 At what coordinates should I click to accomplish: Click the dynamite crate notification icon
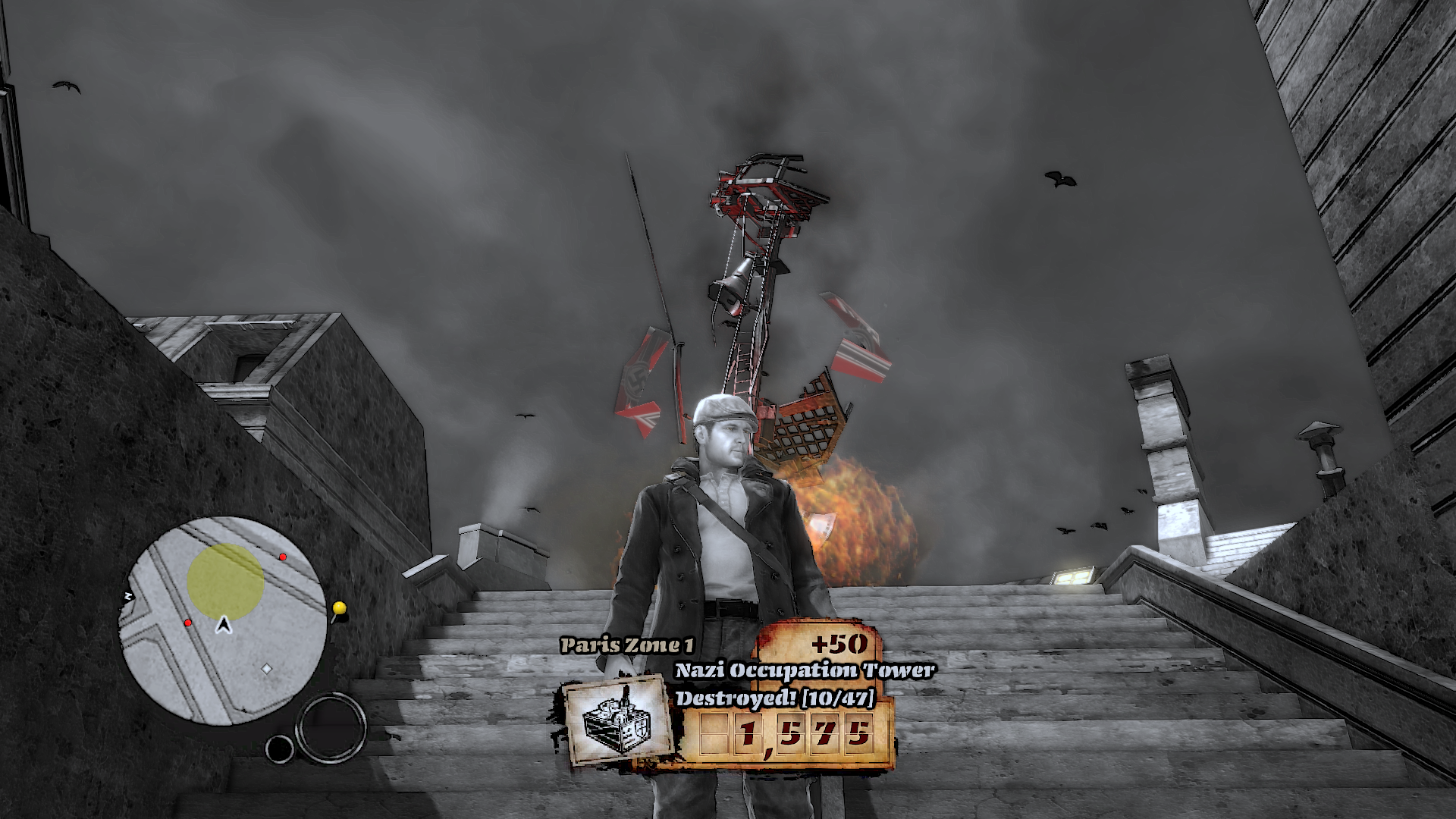617,720
